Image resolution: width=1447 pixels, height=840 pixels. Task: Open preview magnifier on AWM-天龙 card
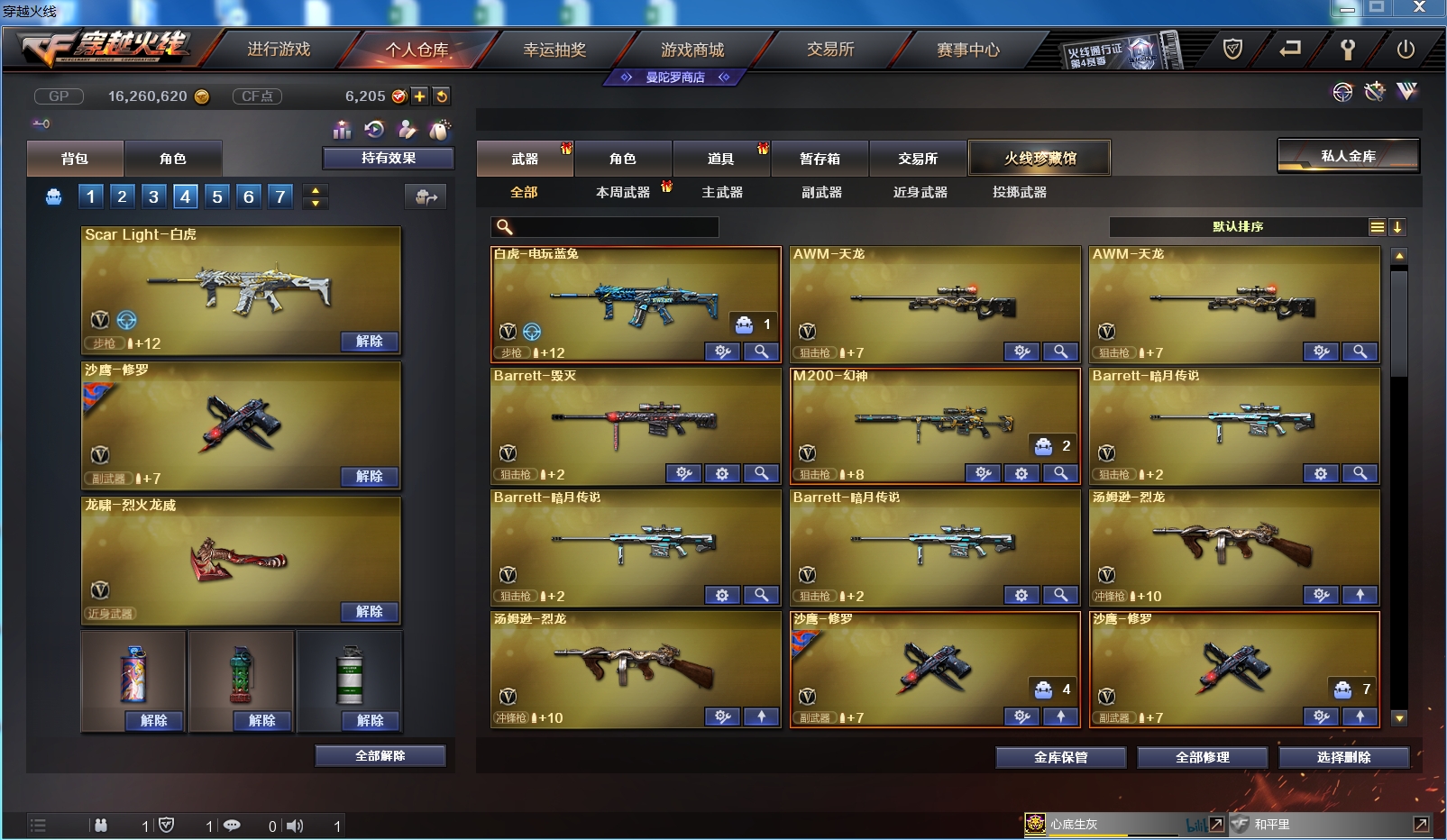point(1062,352)
